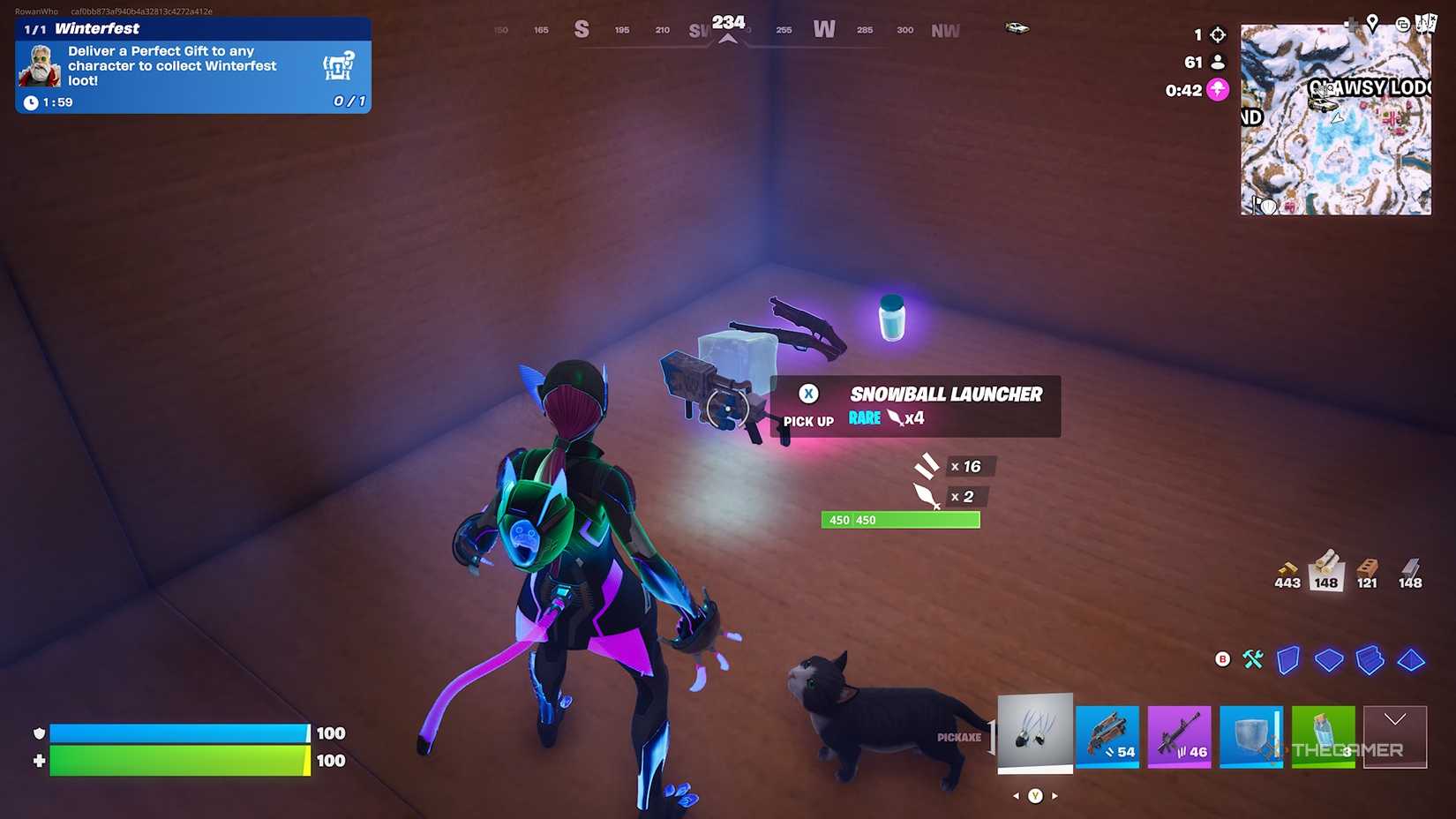Select the floor build piece icon
This screenshot has height=819, width=1456.
click(x=1329, y=660)
